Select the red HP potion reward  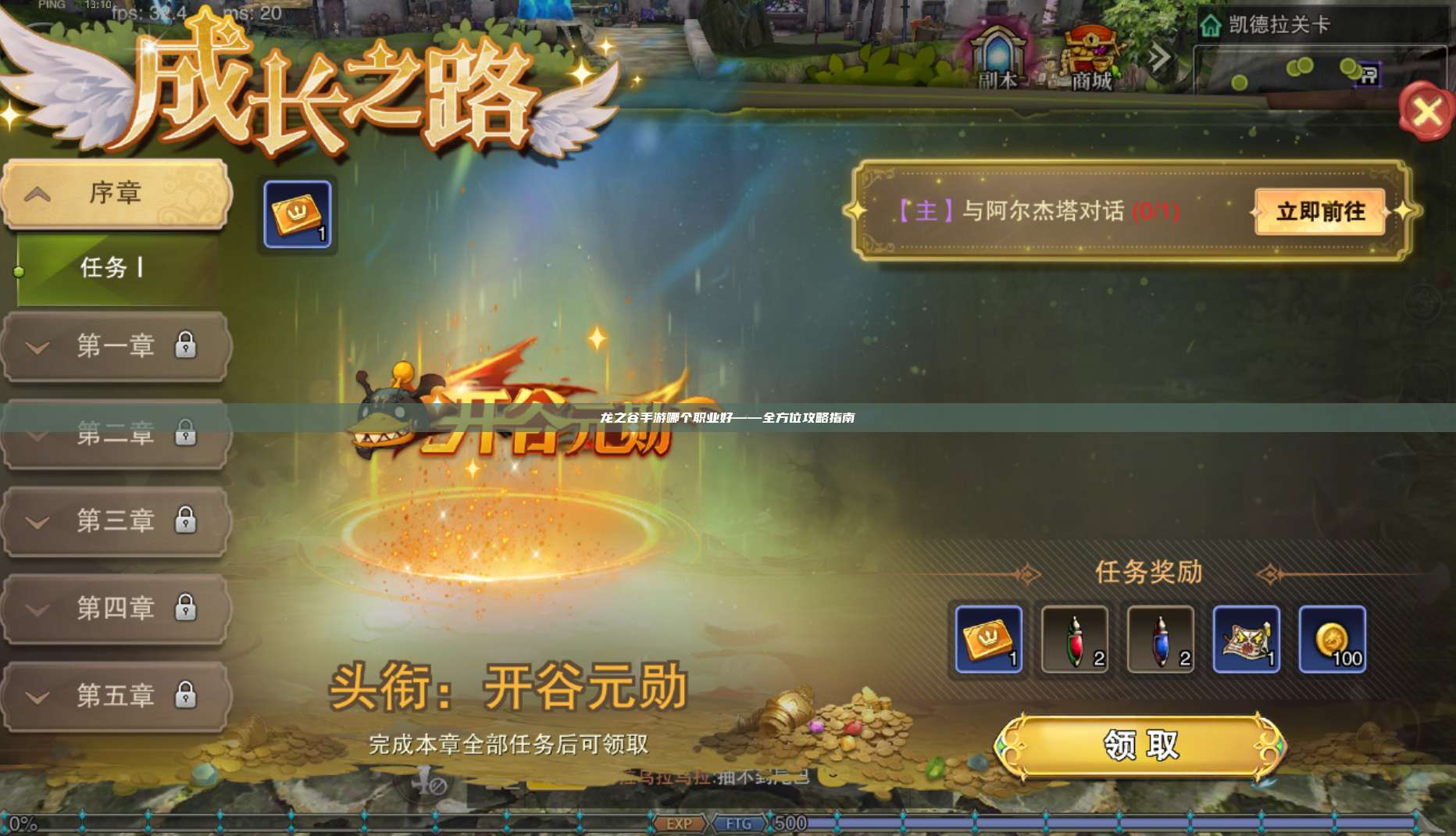[1073, 638]
